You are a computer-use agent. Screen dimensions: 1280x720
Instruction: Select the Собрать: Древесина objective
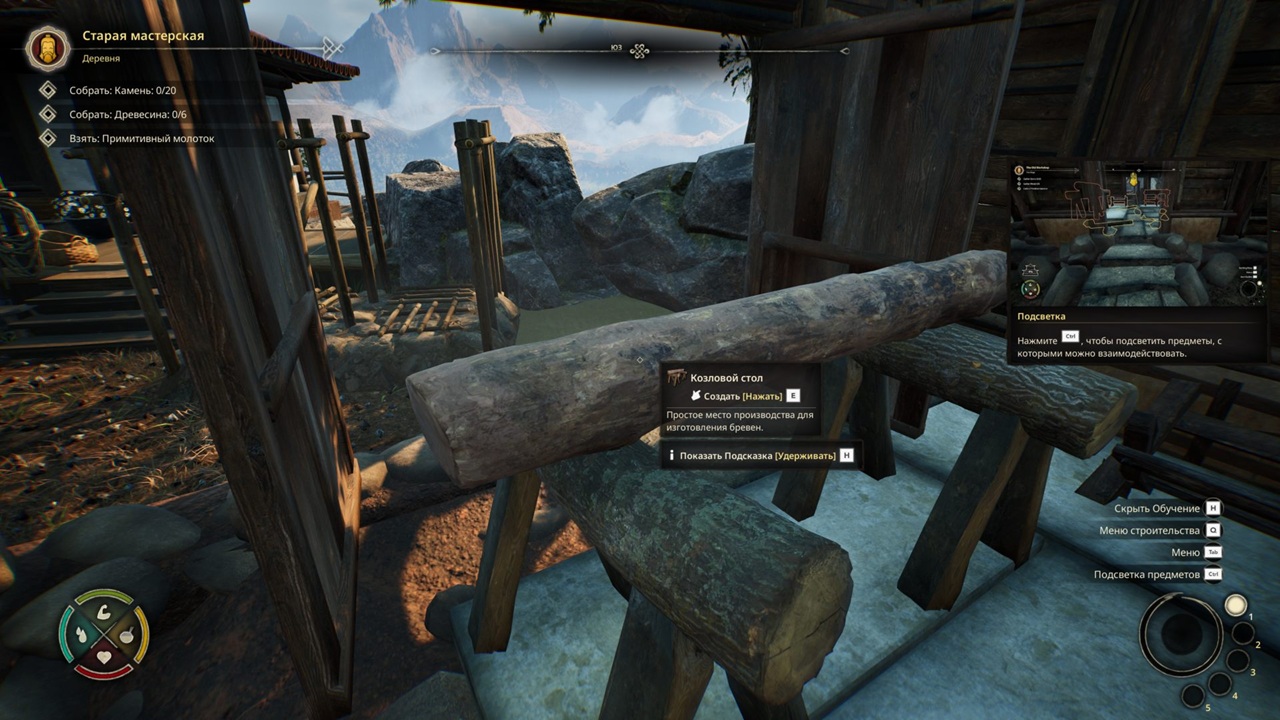tap(127, 115)
